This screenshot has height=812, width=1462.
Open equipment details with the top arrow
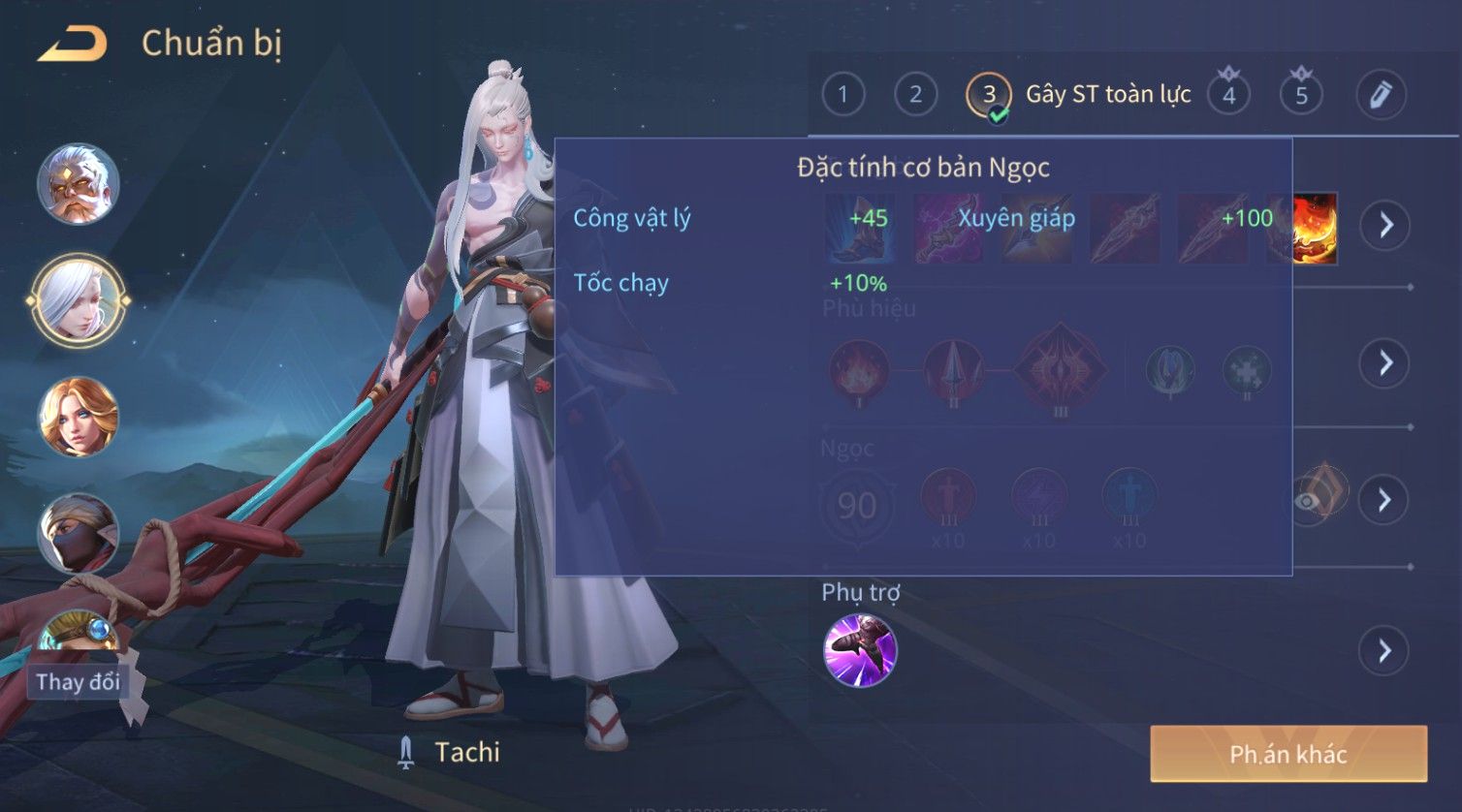tap(1384, 225)
